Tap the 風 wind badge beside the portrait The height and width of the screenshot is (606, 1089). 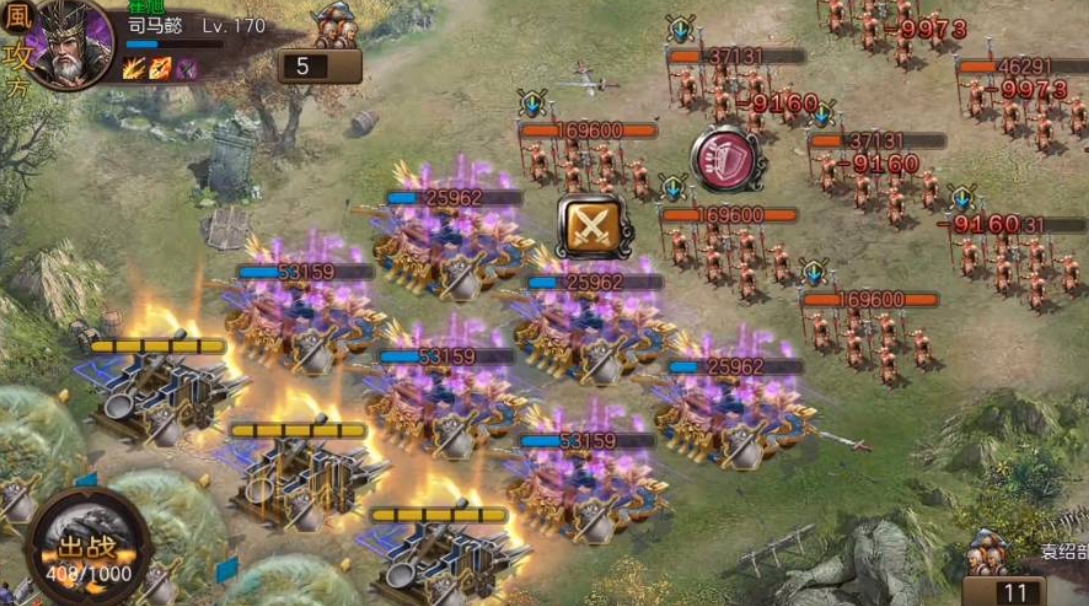pos(18,17)
